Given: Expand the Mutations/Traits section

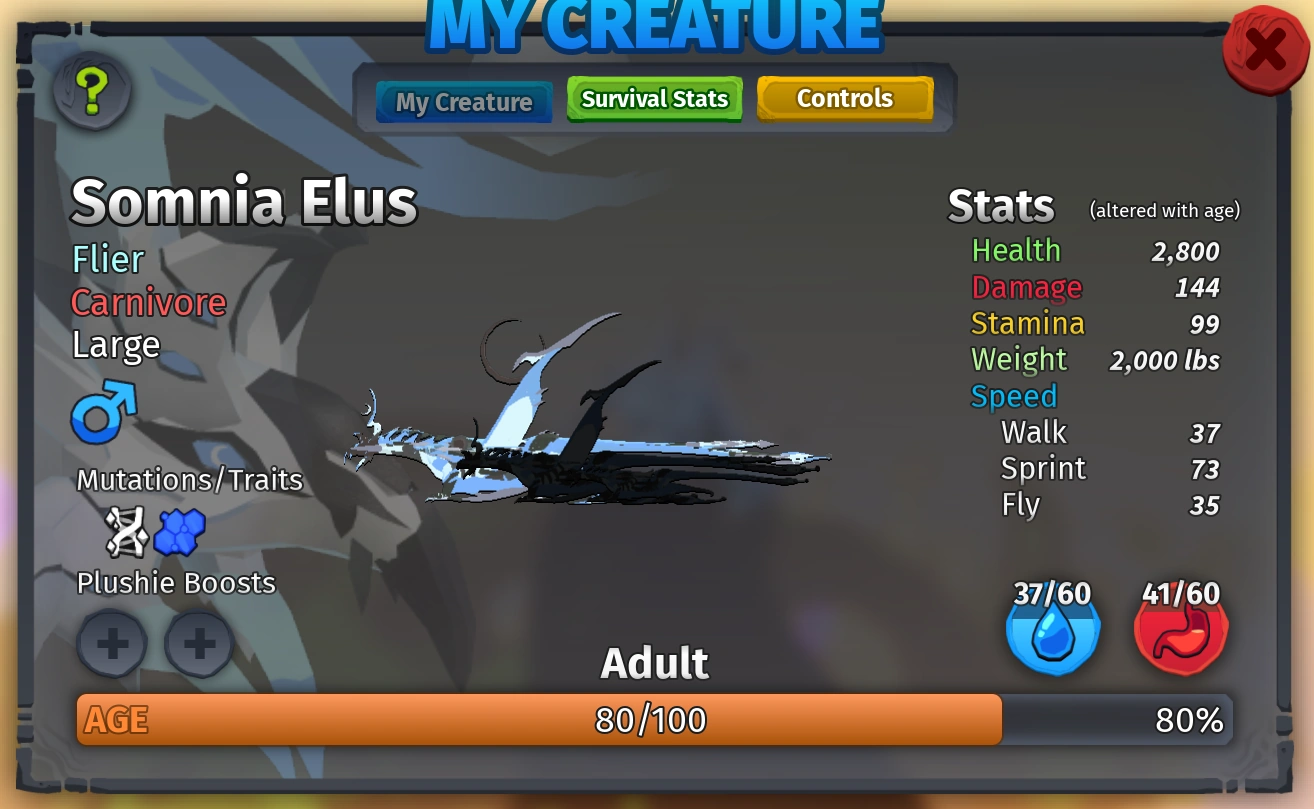Looking at the screenshot, I should coord(190,480).
